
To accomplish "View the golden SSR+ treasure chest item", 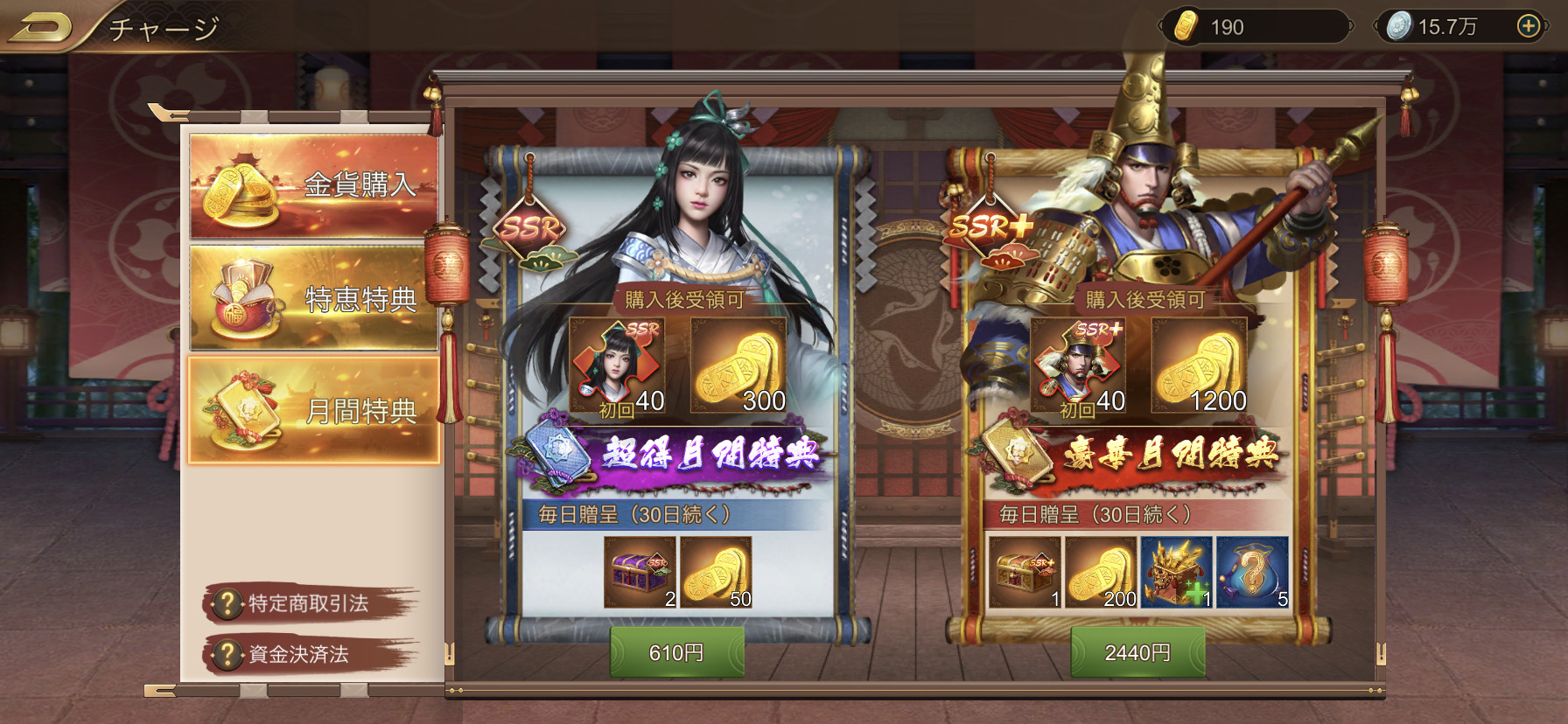I will tap(1025, 572).
